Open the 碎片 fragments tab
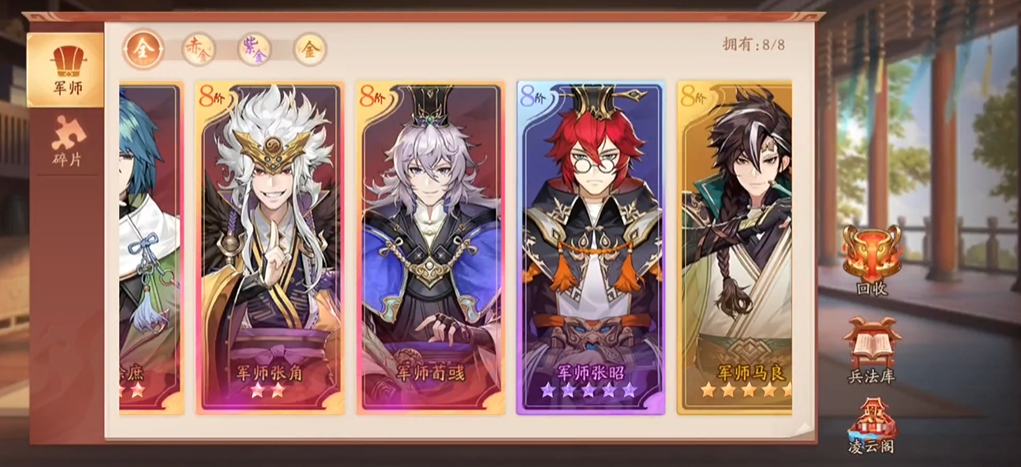Image resolution: width=1021 pixels, height=467 pixels. tap(67, 141)
